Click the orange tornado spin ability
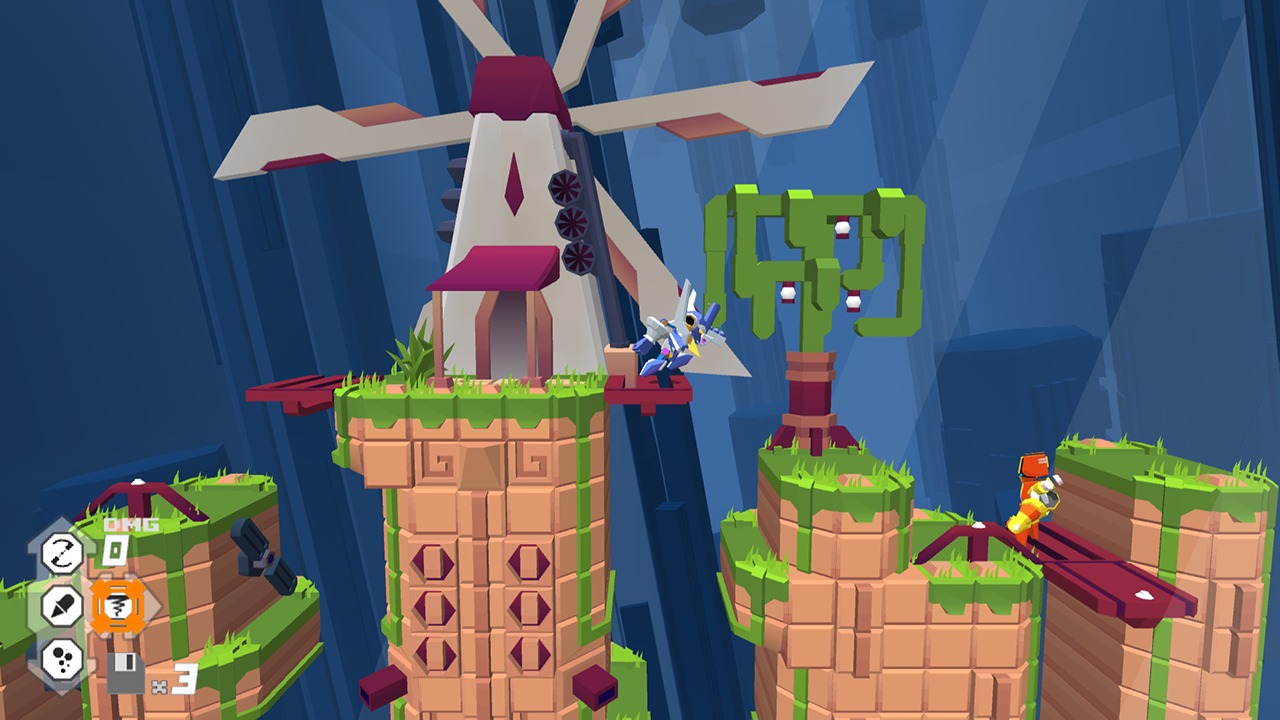Image resolution: width=1280 pixels, height=720 pixels. click(x=117, y=606)
